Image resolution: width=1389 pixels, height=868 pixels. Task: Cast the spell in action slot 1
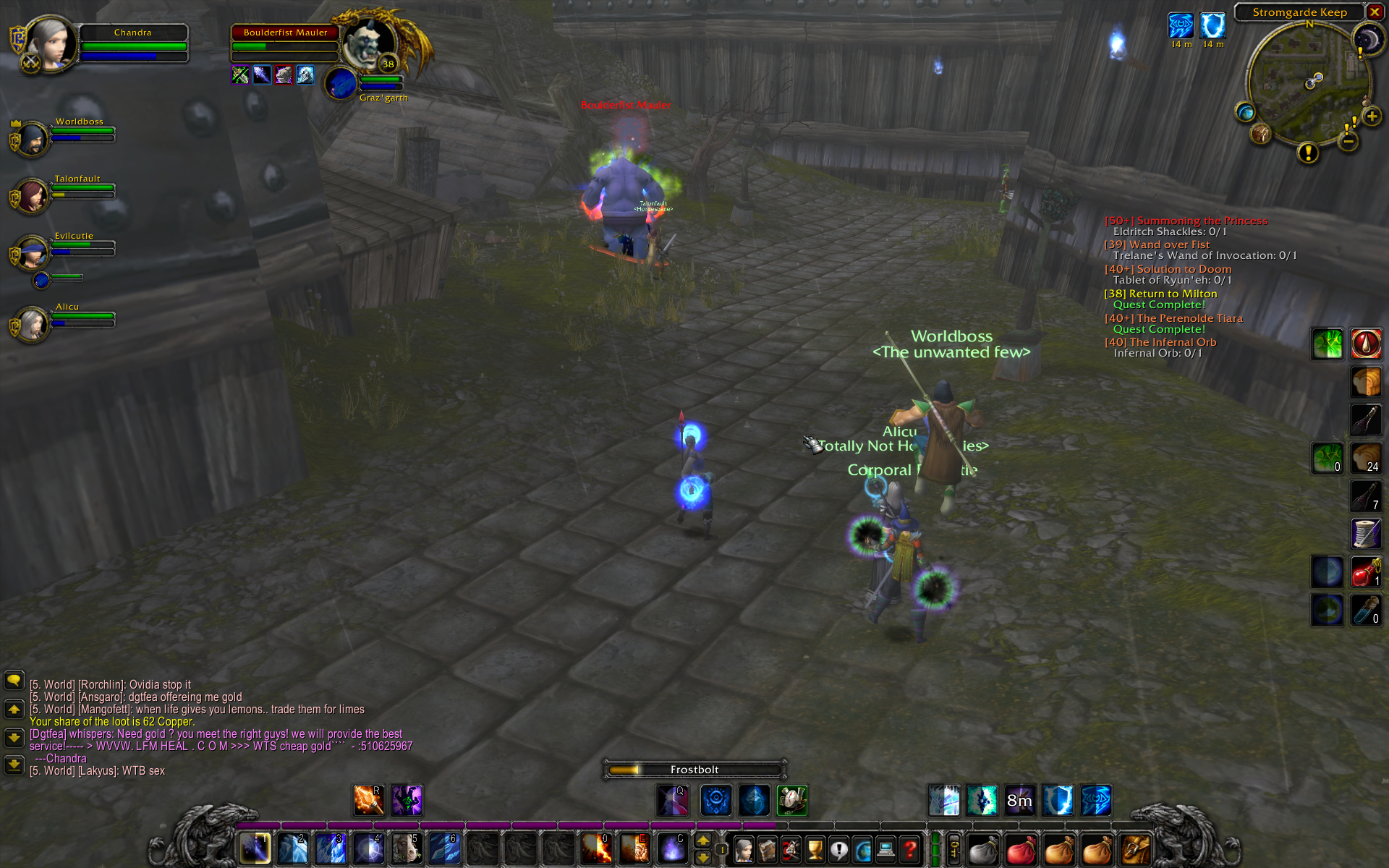(255, 848)
